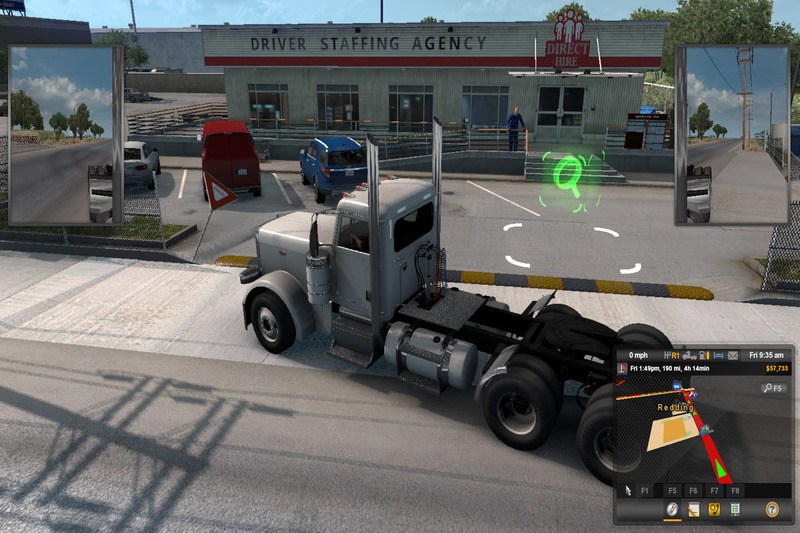Viewport: 800px width, 533px height.
Task: Switch to the current job notepad tab
Action: [x=693, y=509]
